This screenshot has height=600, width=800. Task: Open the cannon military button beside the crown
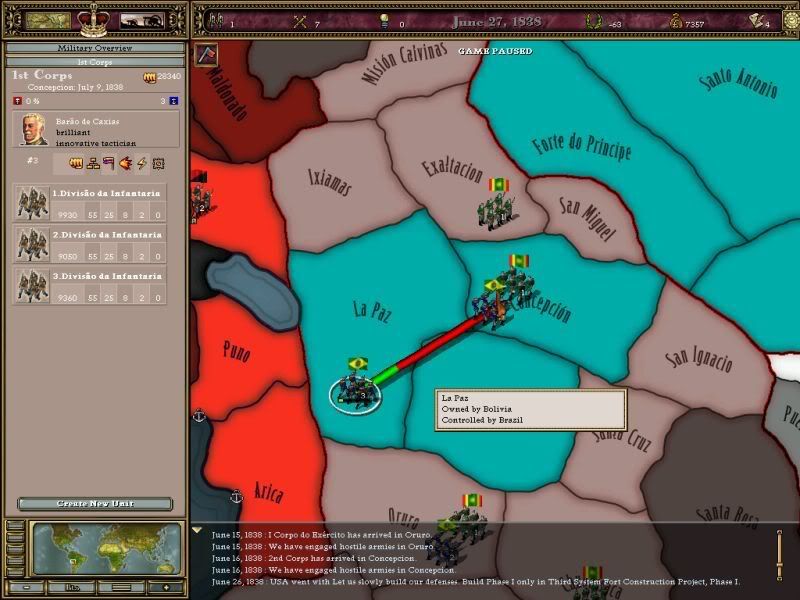(141, 19)
